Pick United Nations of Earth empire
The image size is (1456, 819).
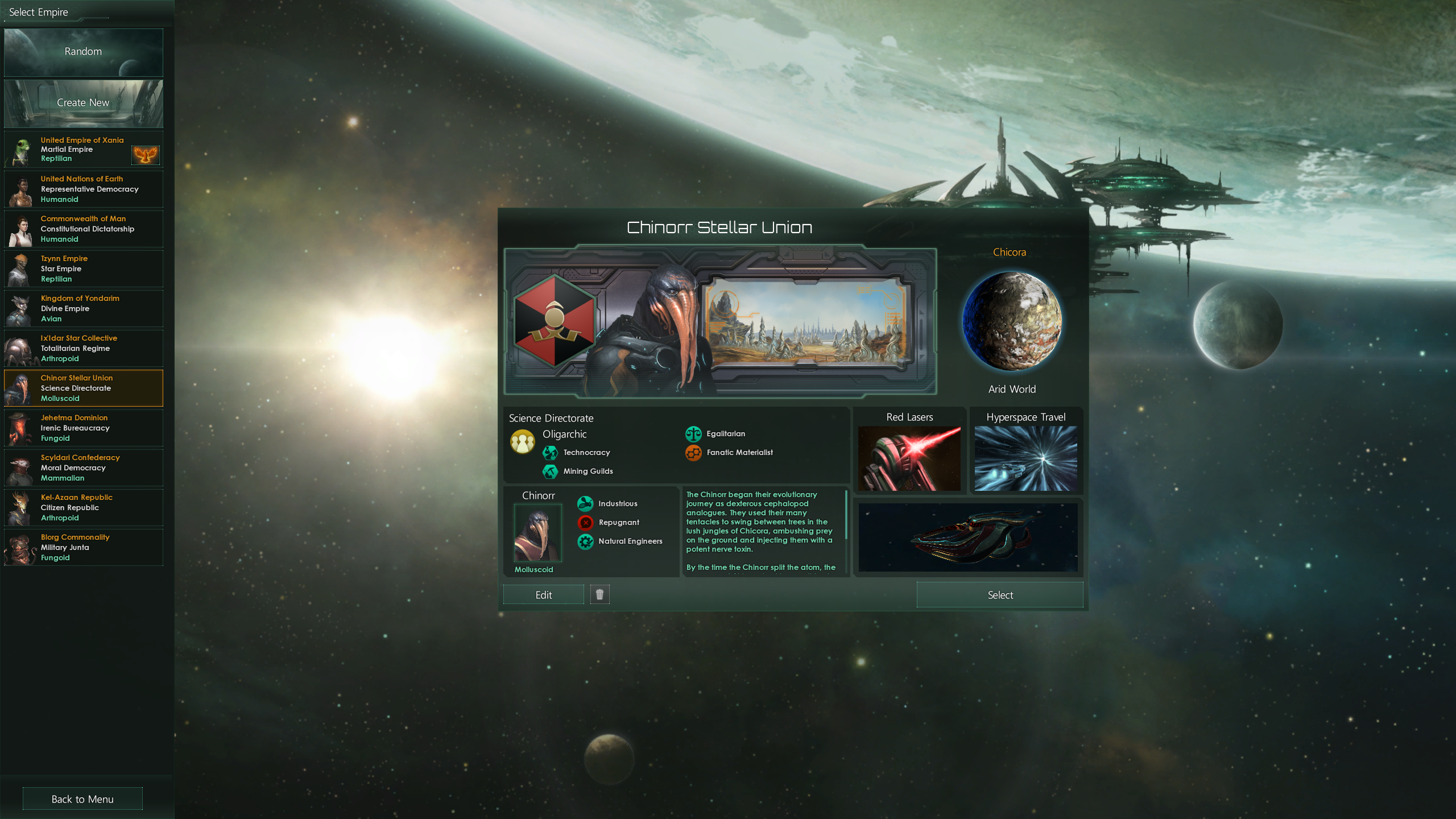click(x=83, y=189)
